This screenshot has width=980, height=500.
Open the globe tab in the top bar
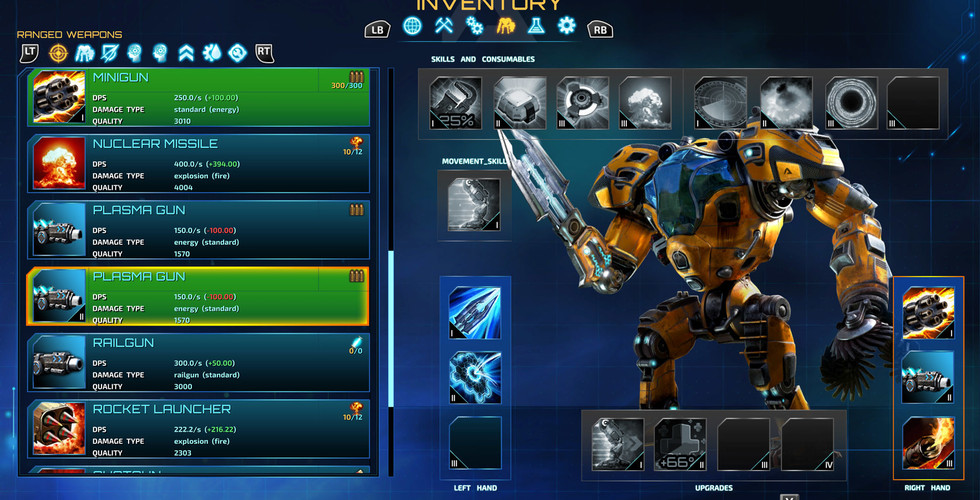click(x=412, y=26)
